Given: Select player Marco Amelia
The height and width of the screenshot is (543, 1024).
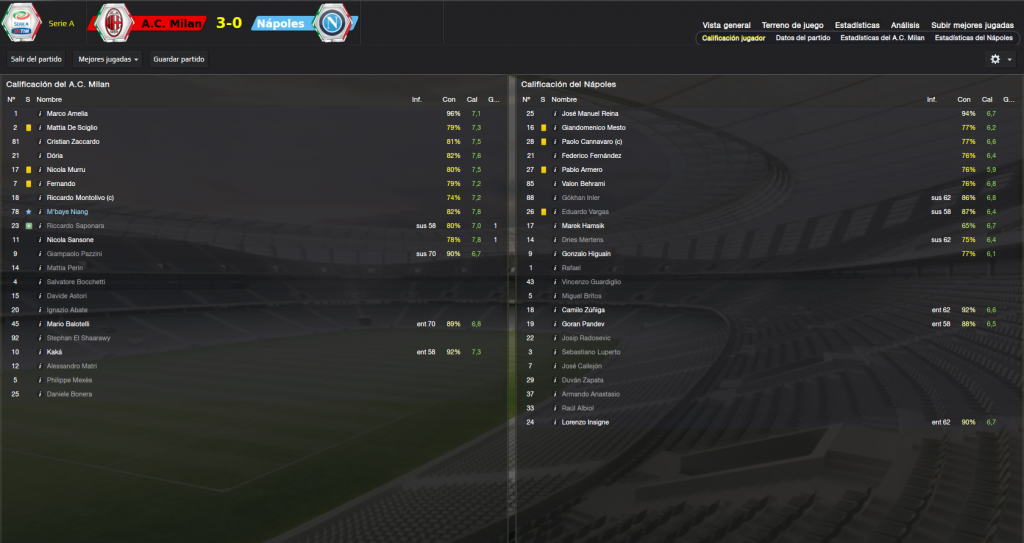Looking at the screenshot, I should pos(67,114).
